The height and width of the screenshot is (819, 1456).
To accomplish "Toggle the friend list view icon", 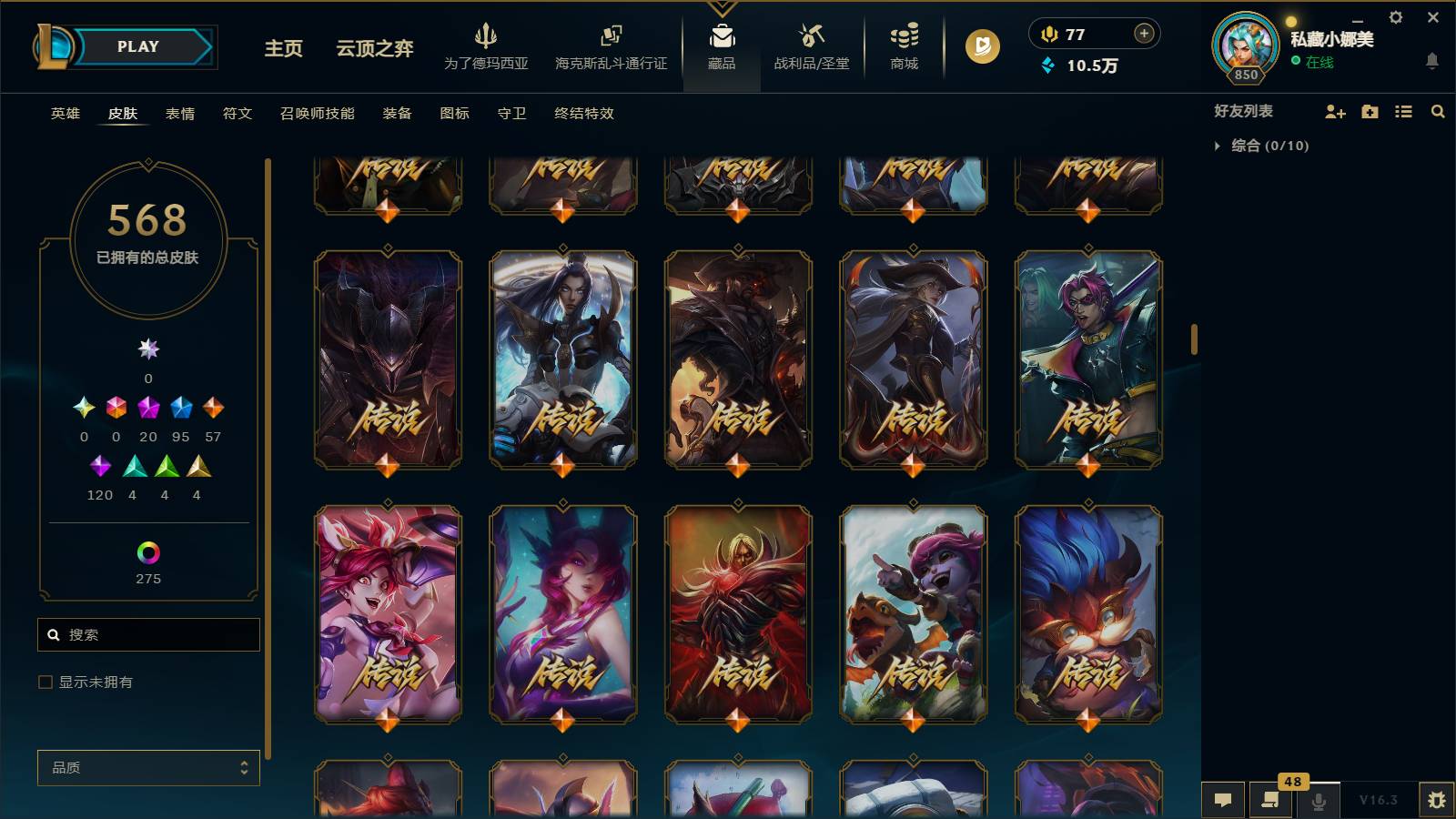I will tap(1404, 111).
